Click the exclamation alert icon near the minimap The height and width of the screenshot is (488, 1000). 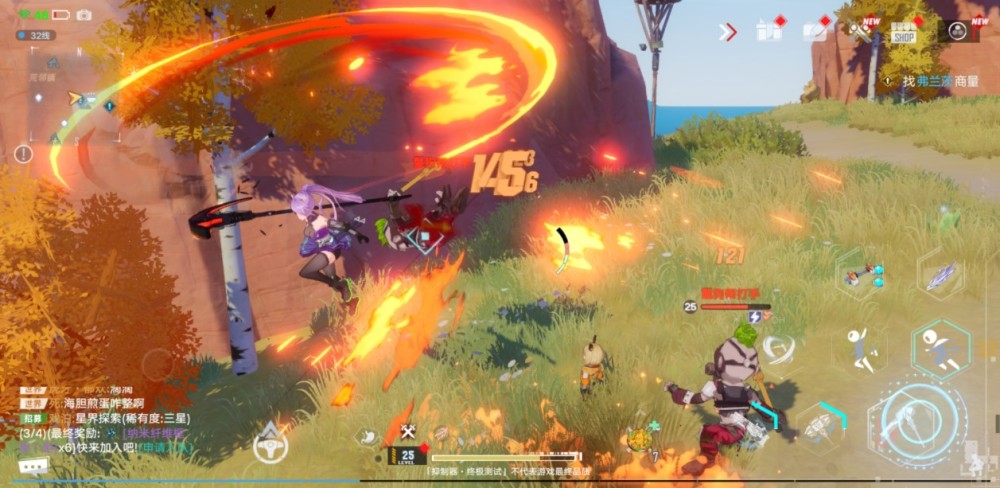point(23,154)
